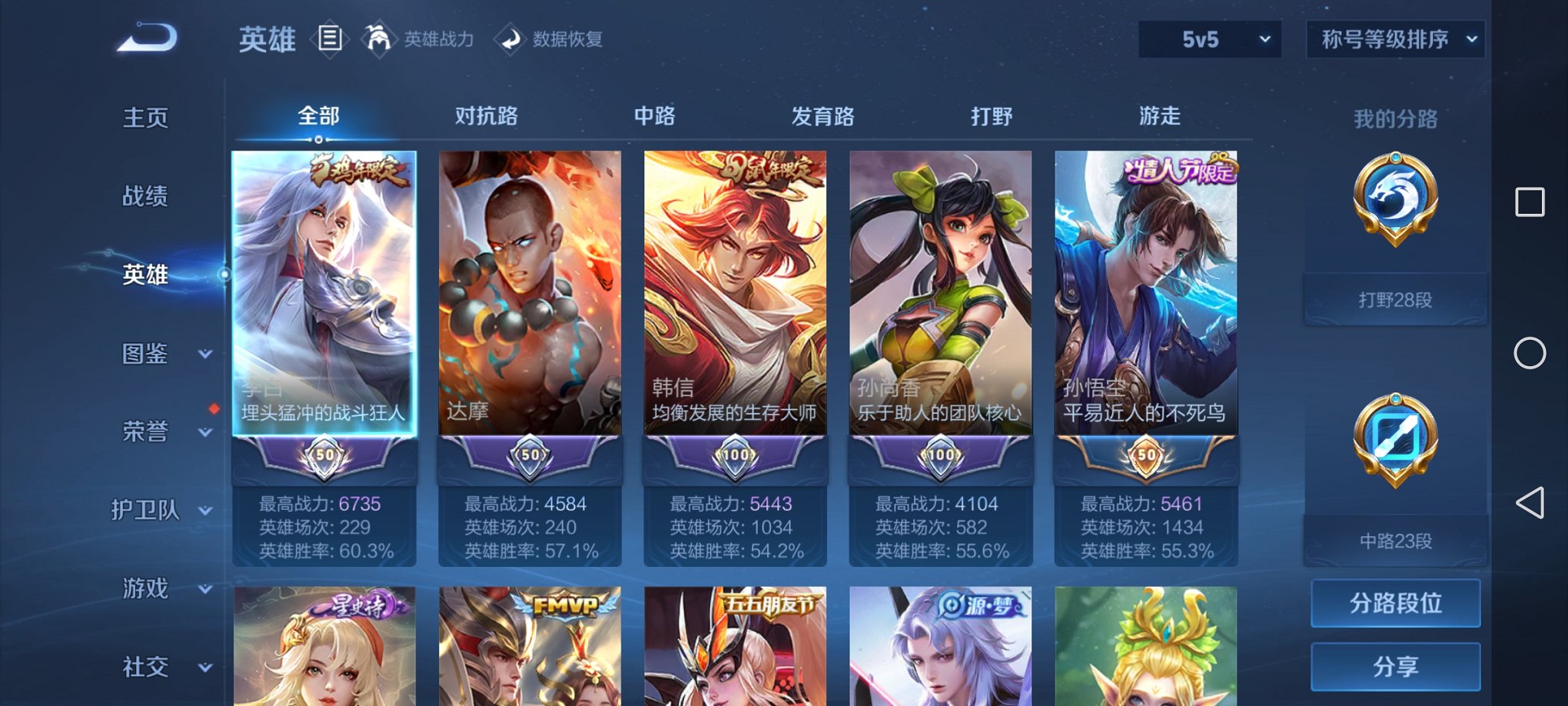Viewport: 1568px width, 706px height.
Task: Click the list icon beside 英雄 title
Action: [331, 38]
